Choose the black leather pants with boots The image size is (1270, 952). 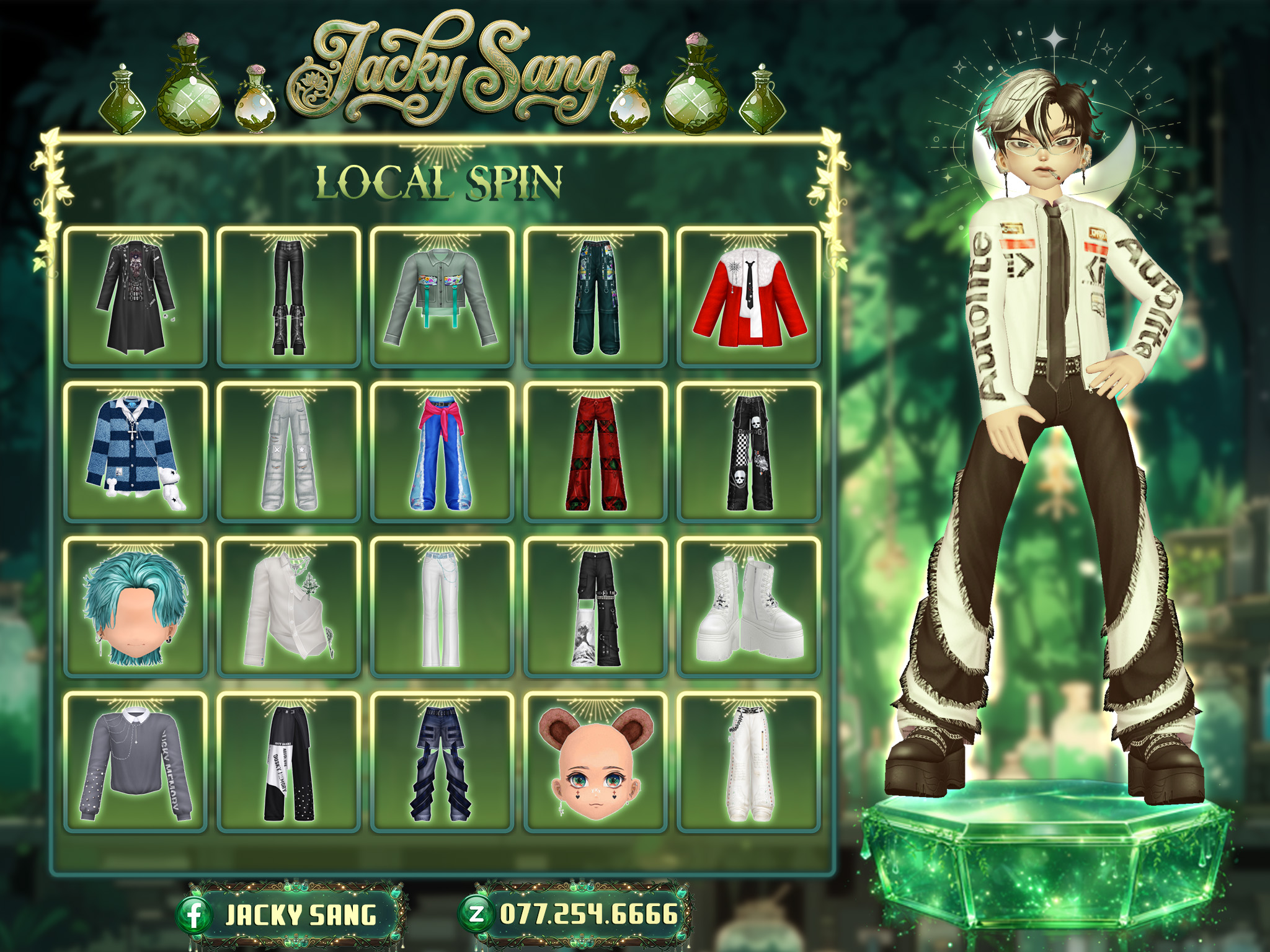[x=289, y=297]
